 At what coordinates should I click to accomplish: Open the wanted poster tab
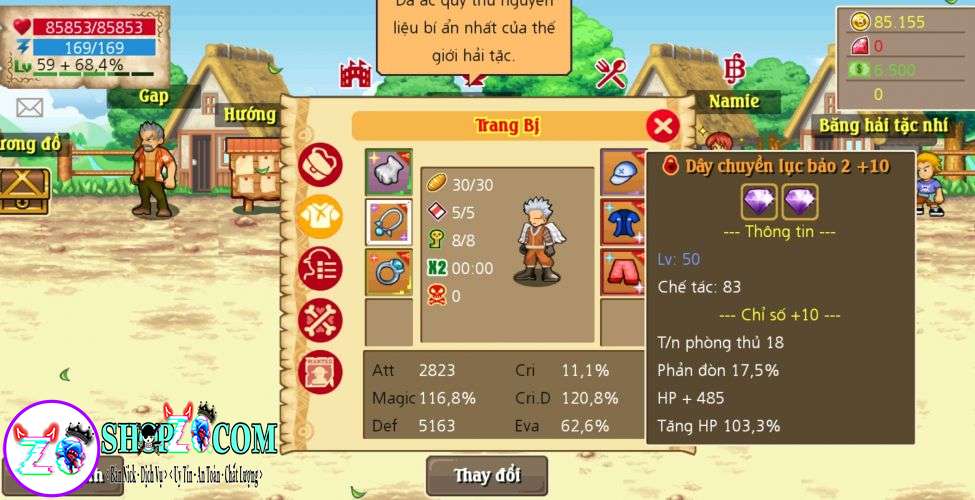[320, 370]
